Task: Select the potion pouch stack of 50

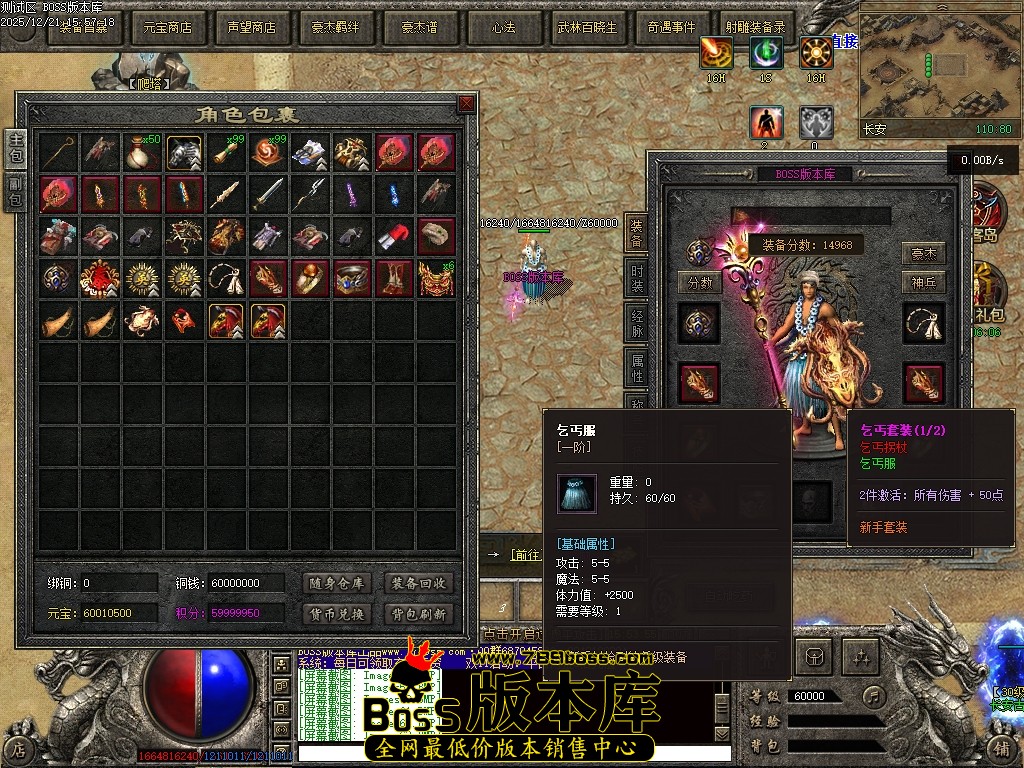Action: tap(143, 153)
